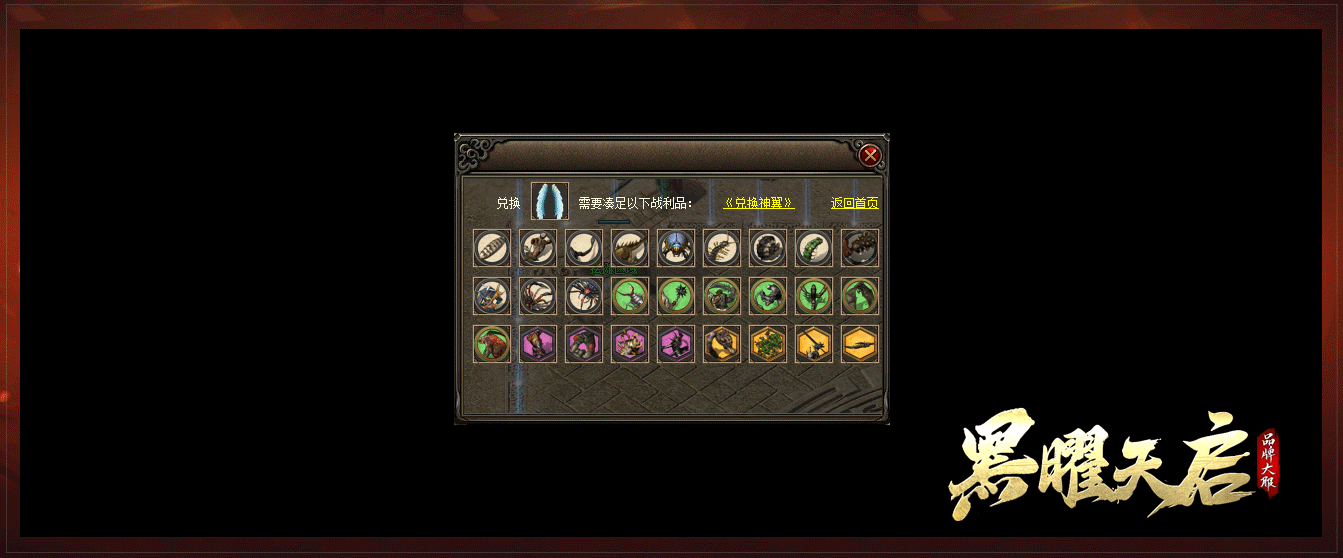
Task: Select the red beast on green circle
Action: (x=492, y=344)
